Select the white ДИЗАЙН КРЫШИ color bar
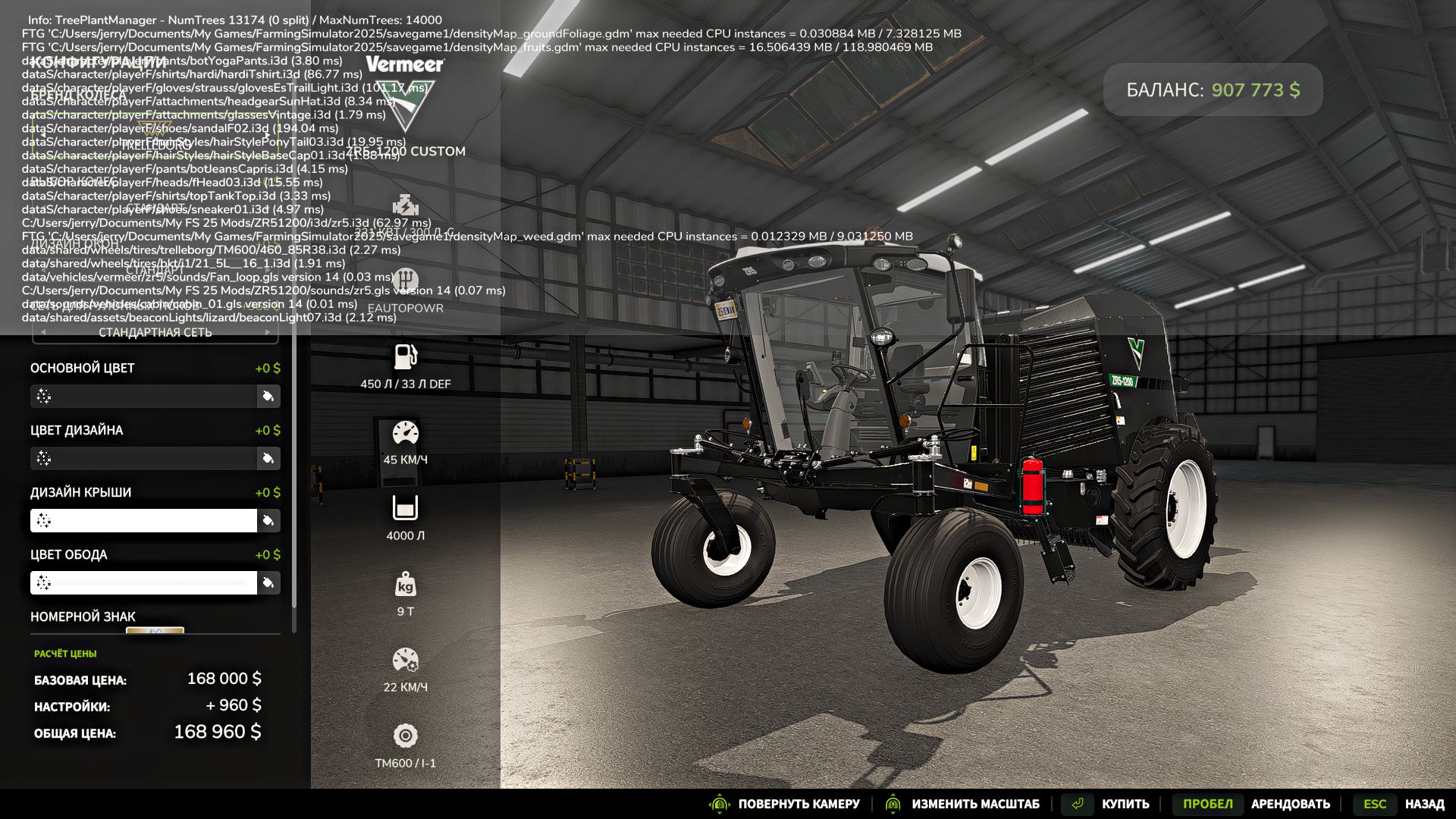The image size is (1456, 819). click(x=144, y=520)
